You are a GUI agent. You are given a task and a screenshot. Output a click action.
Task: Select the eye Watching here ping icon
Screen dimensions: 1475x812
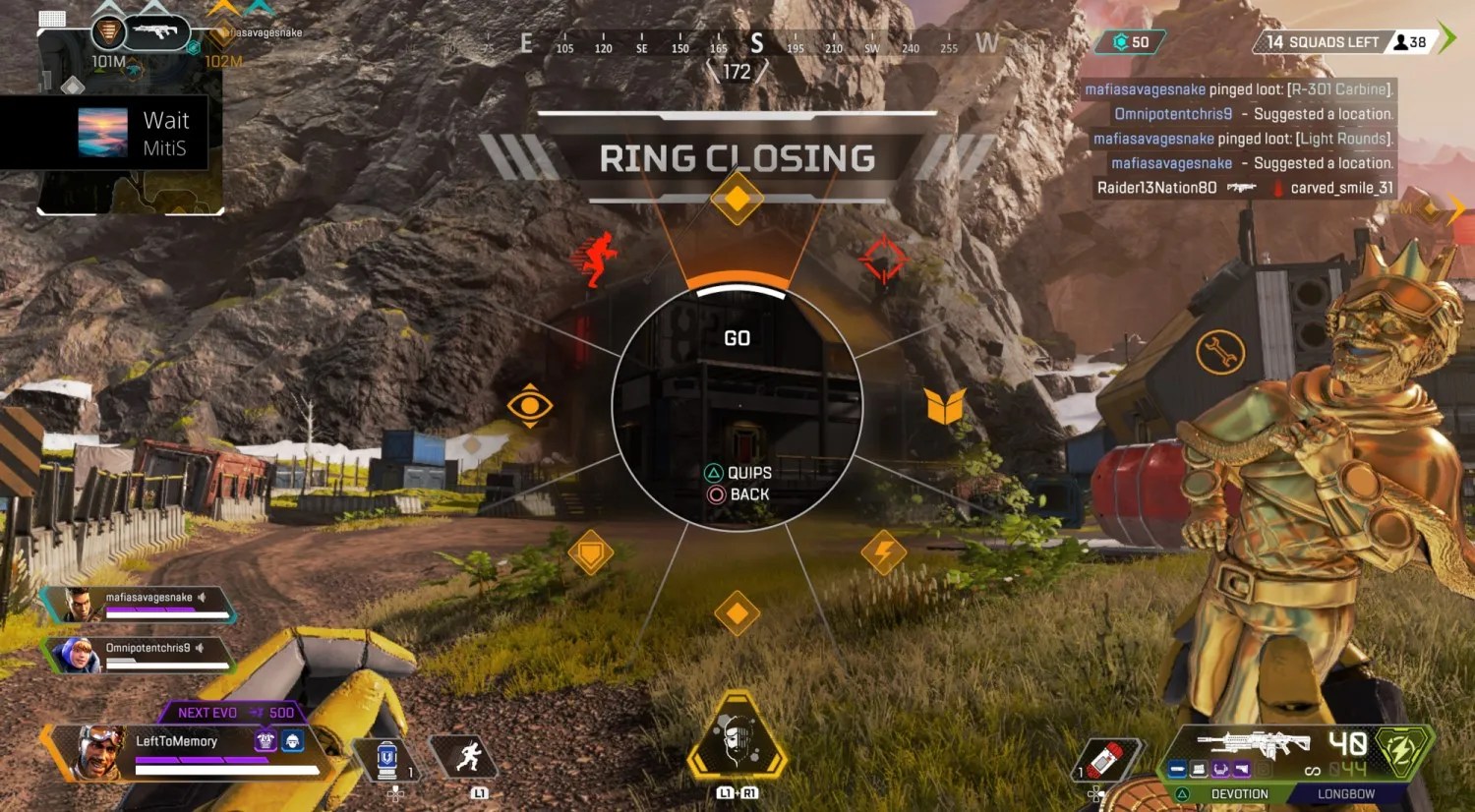[x=532, y=405]
